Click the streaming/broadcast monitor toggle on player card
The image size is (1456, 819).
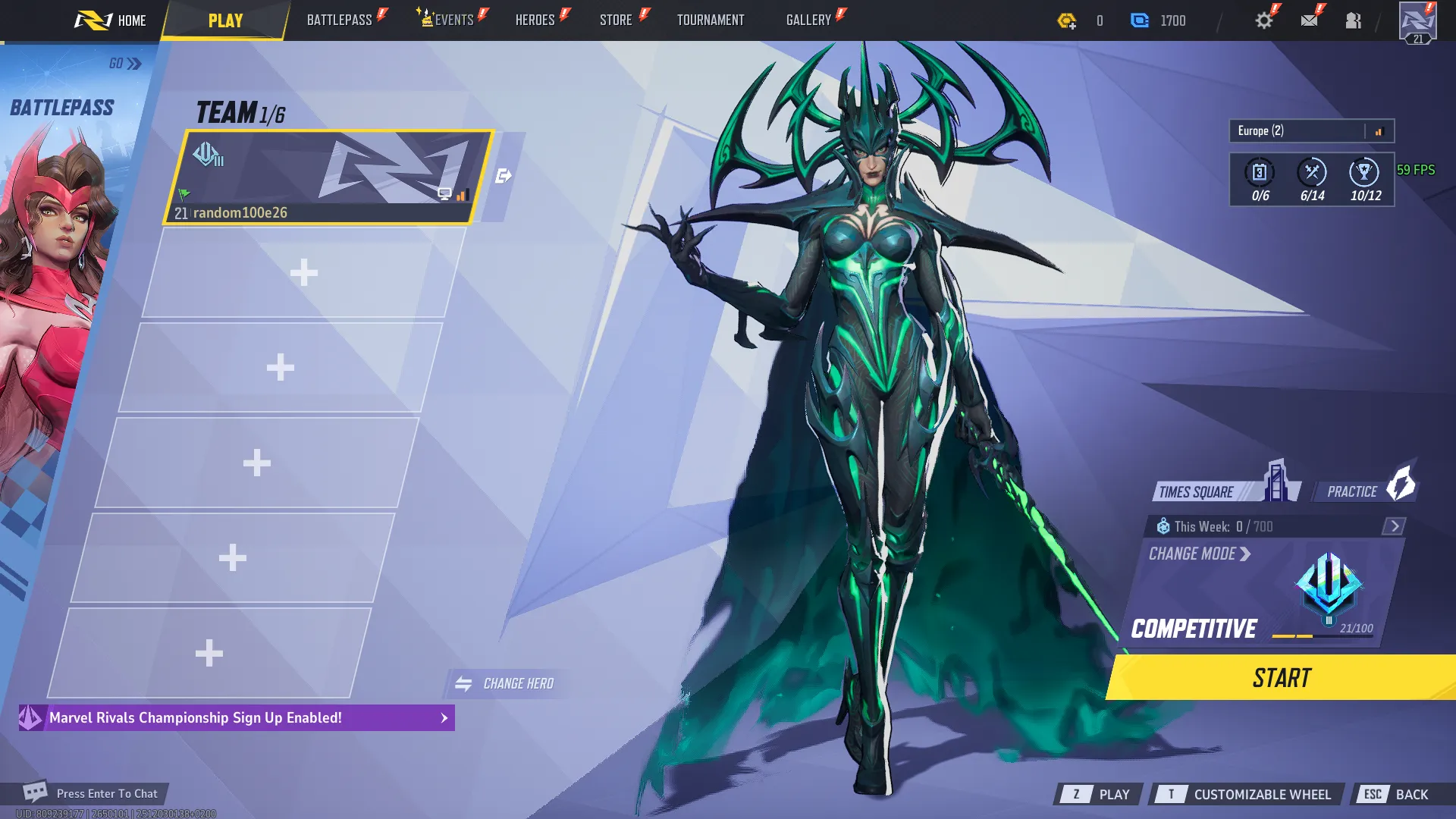[444, 194]
